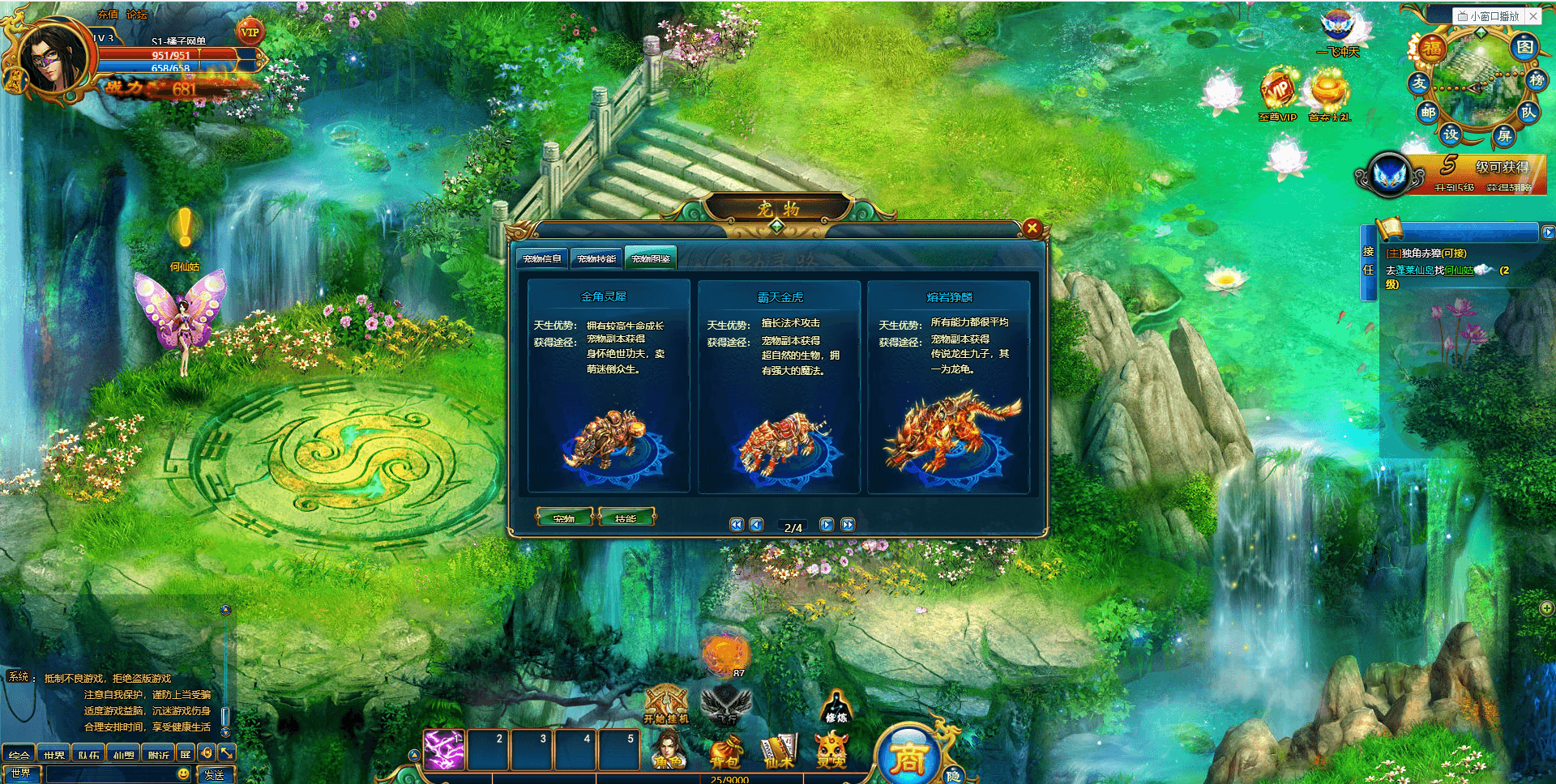Go back to the previous codex page

pyautogui.click(x=756, y=525)
